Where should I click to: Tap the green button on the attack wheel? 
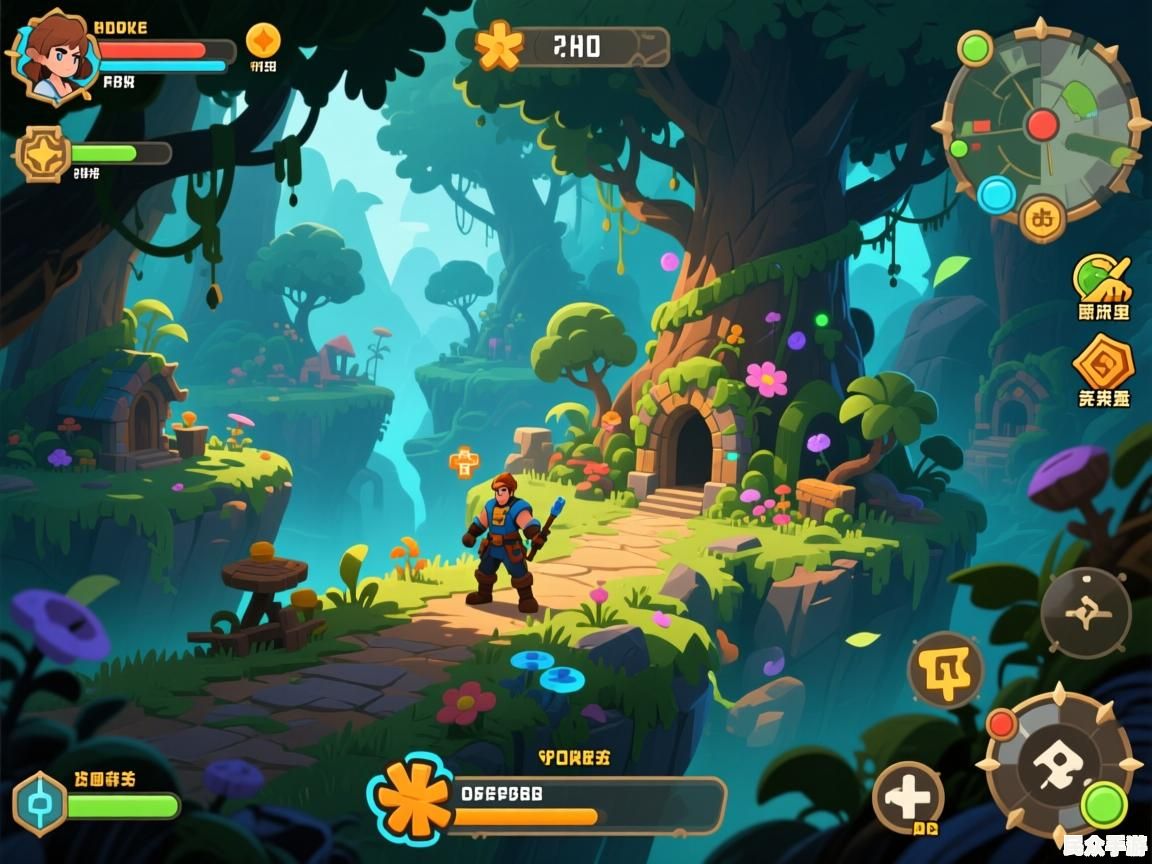coord(1104,804)
